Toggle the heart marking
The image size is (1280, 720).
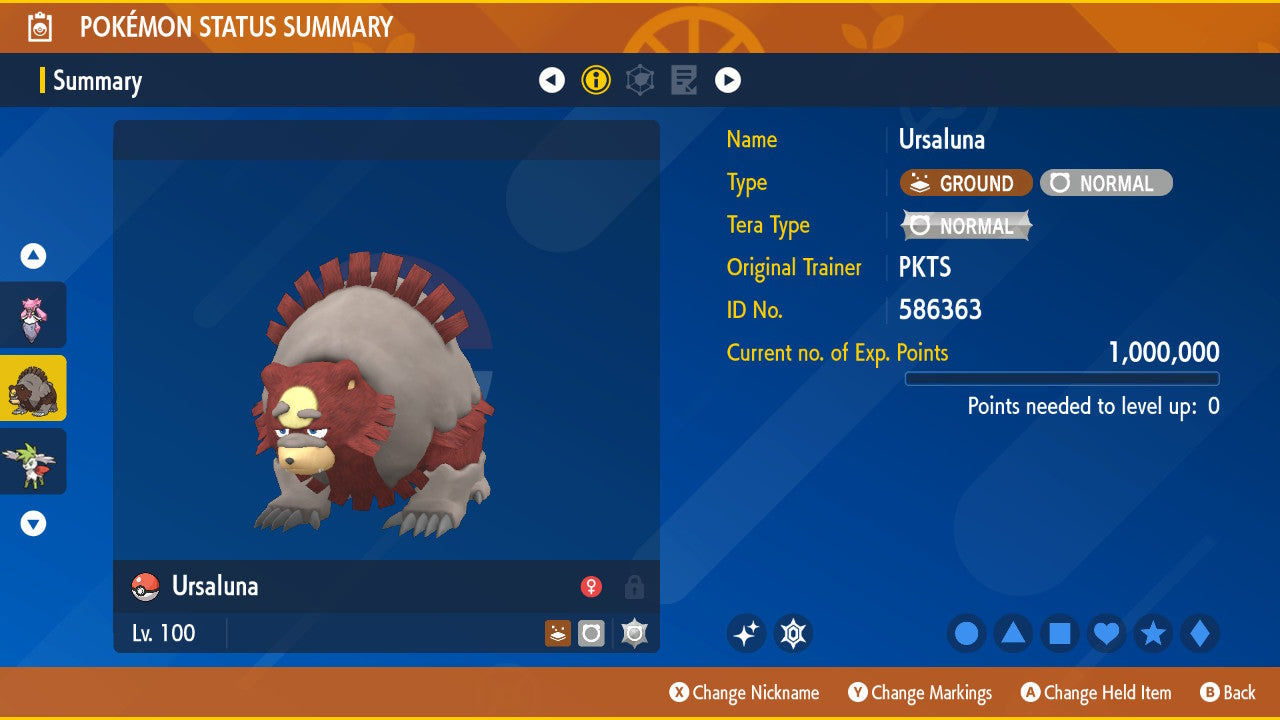(x=1107, y=634)
